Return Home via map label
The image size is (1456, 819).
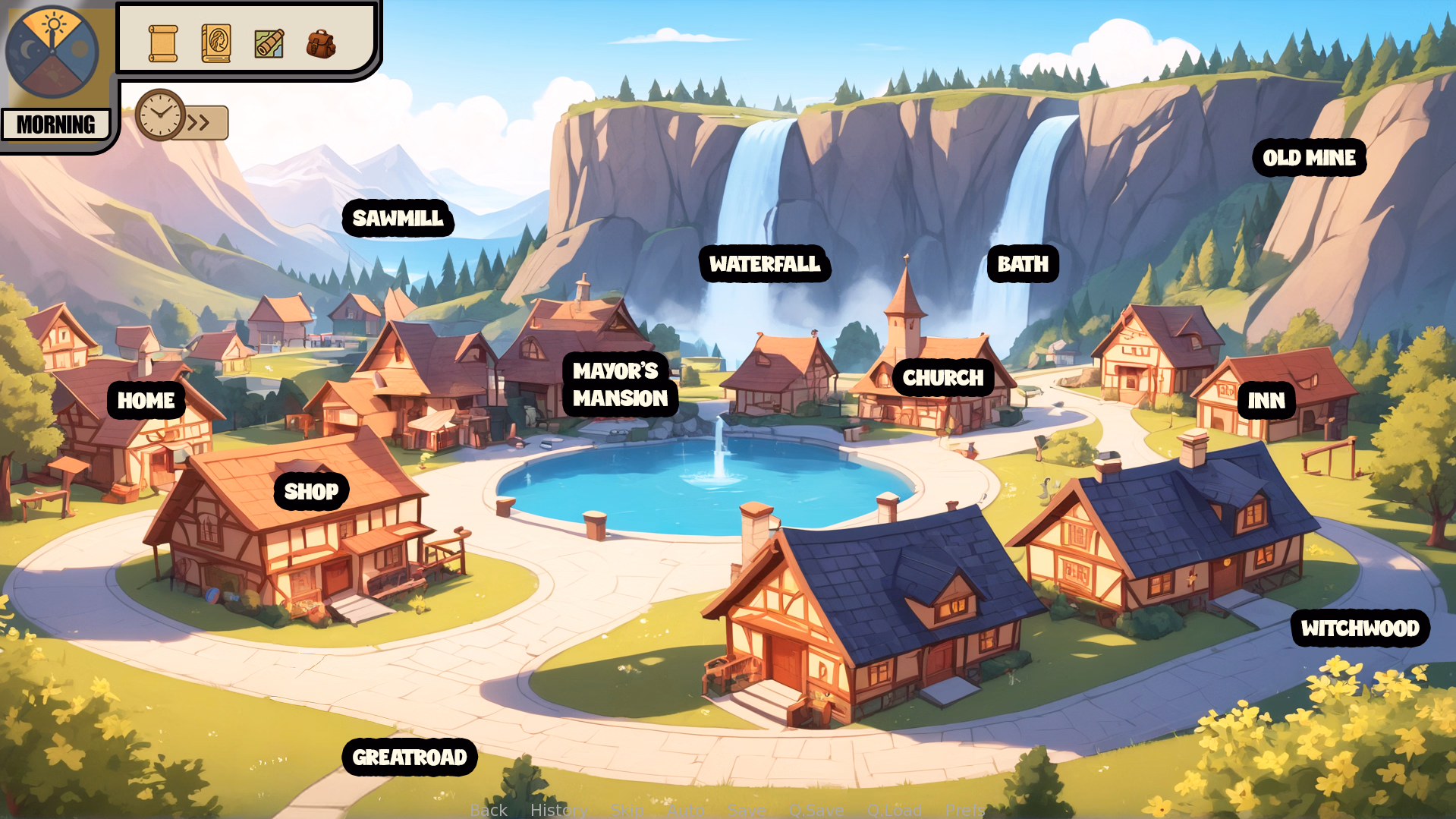click(x=146, y=401)
